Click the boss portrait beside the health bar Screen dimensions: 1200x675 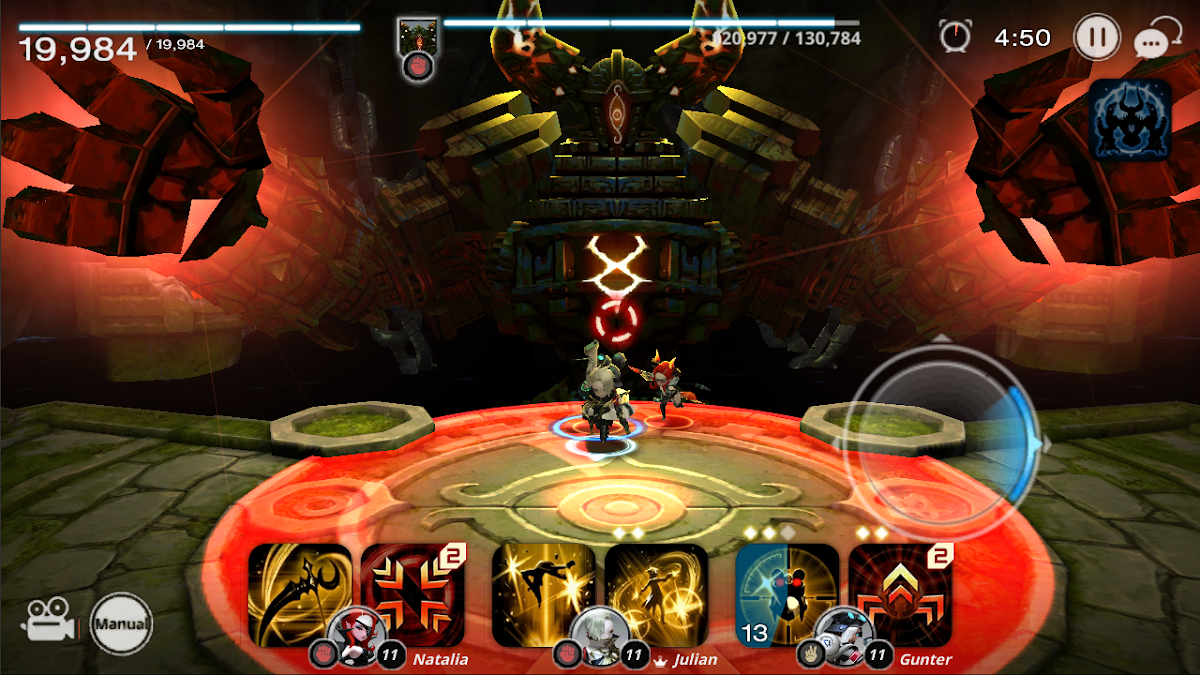tap(412, 36)
